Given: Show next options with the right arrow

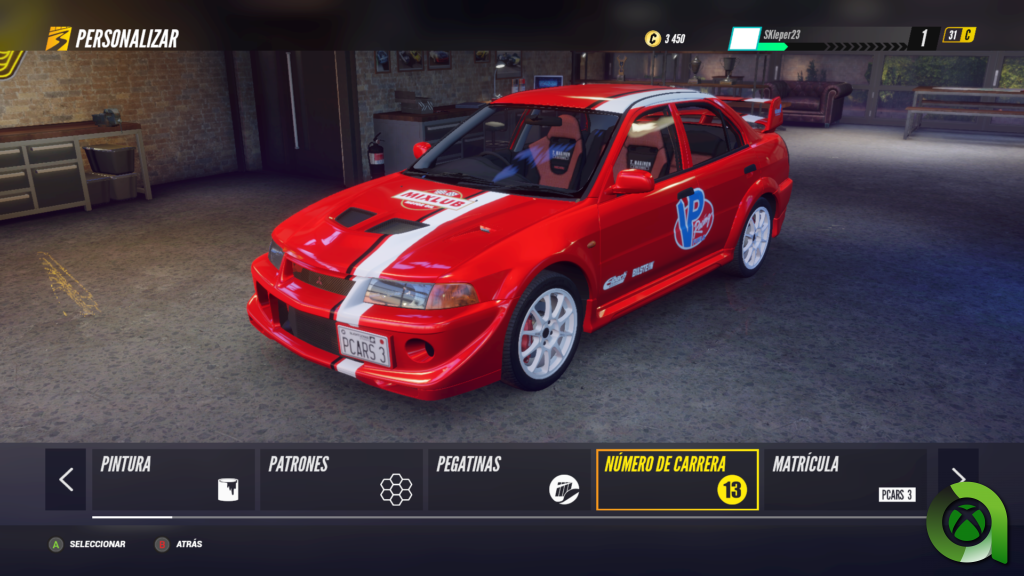Looking at the screenshot, I should tap(957, 477).
